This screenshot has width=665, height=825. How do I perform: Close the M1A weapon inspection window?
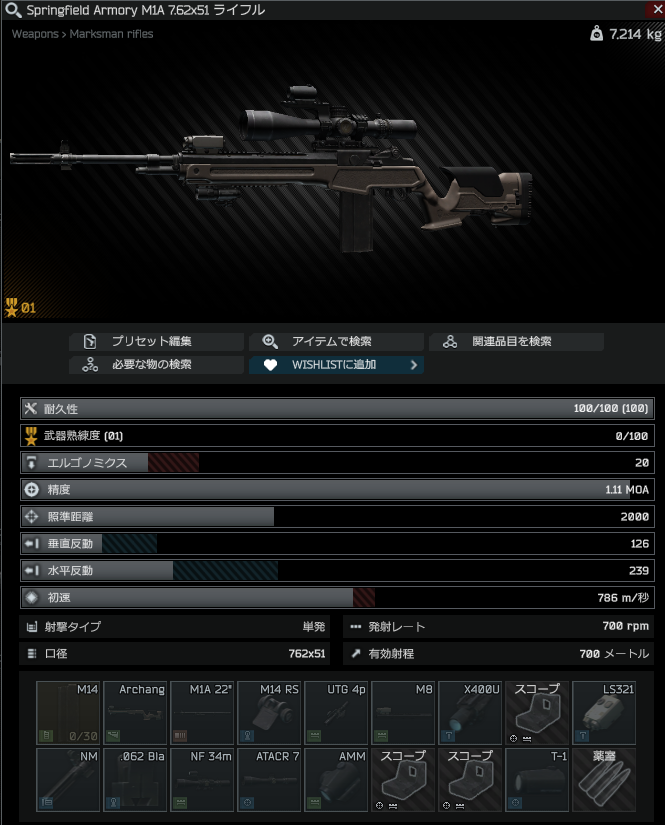pos(655,8)
